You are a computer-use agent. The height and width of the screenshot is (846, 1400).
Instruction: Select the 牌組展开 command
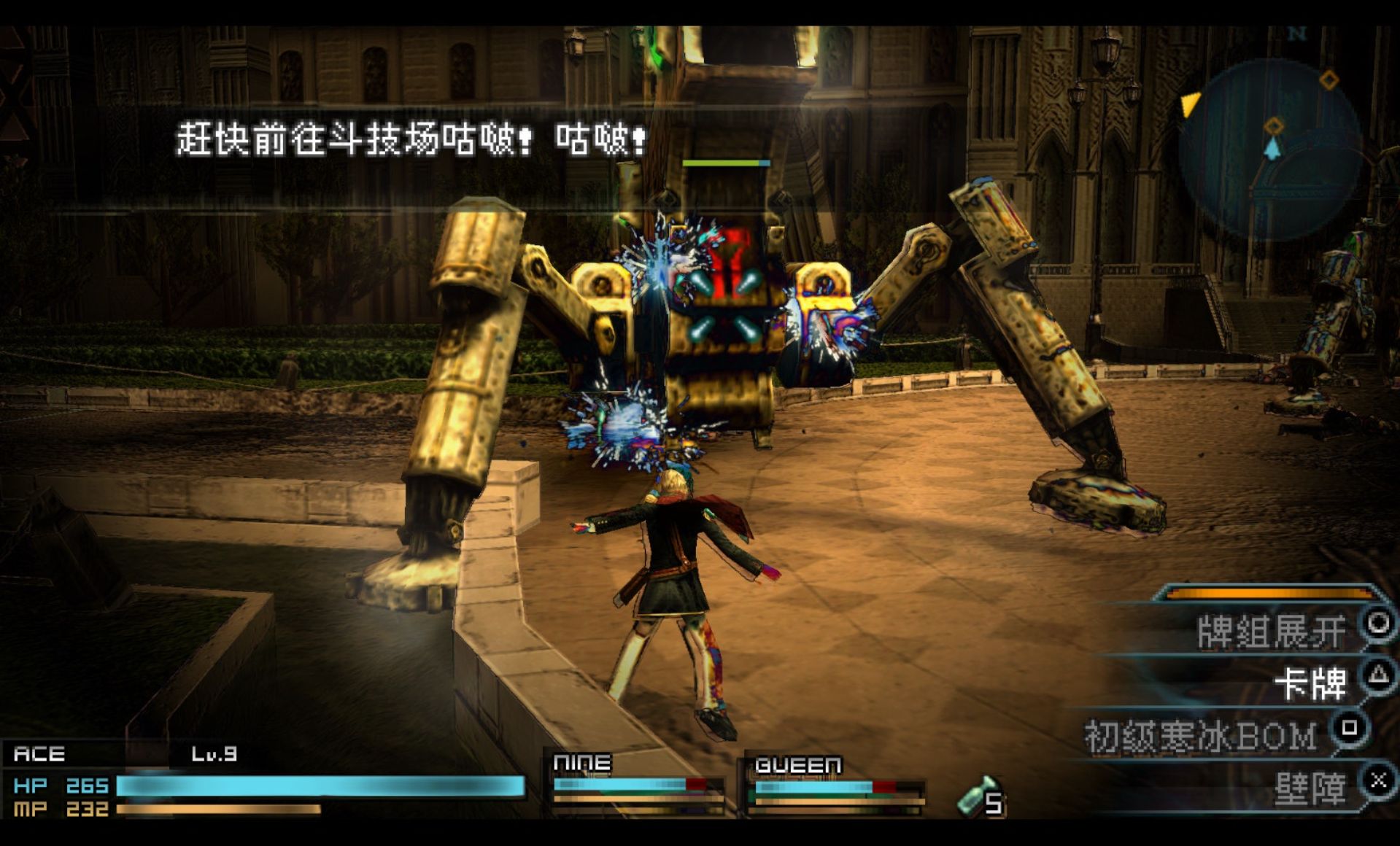pyautogui.click(x=1272, y=631)
